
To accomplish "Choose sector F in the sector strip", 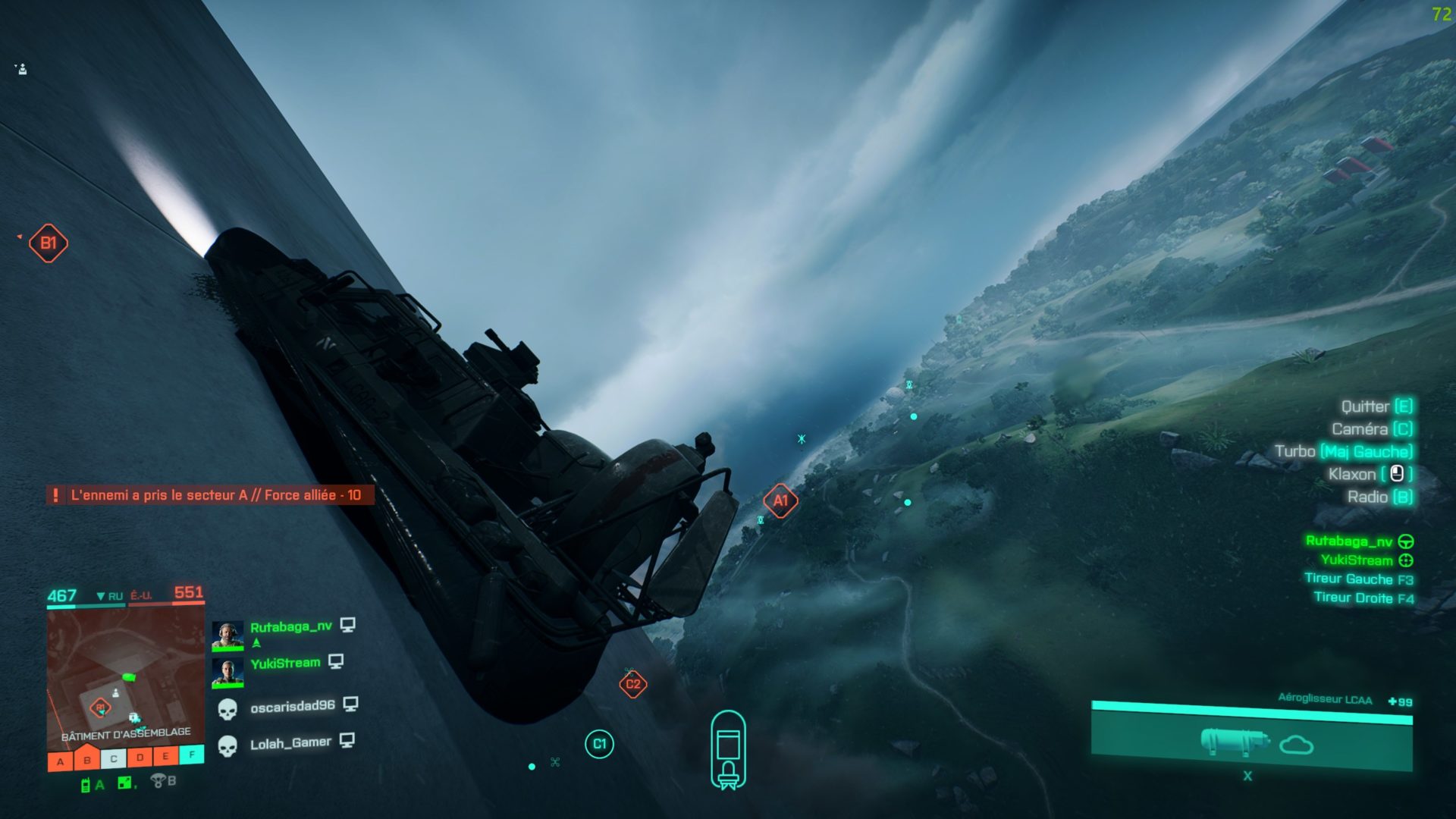I will pyautogui.click(x=192, y=754).
